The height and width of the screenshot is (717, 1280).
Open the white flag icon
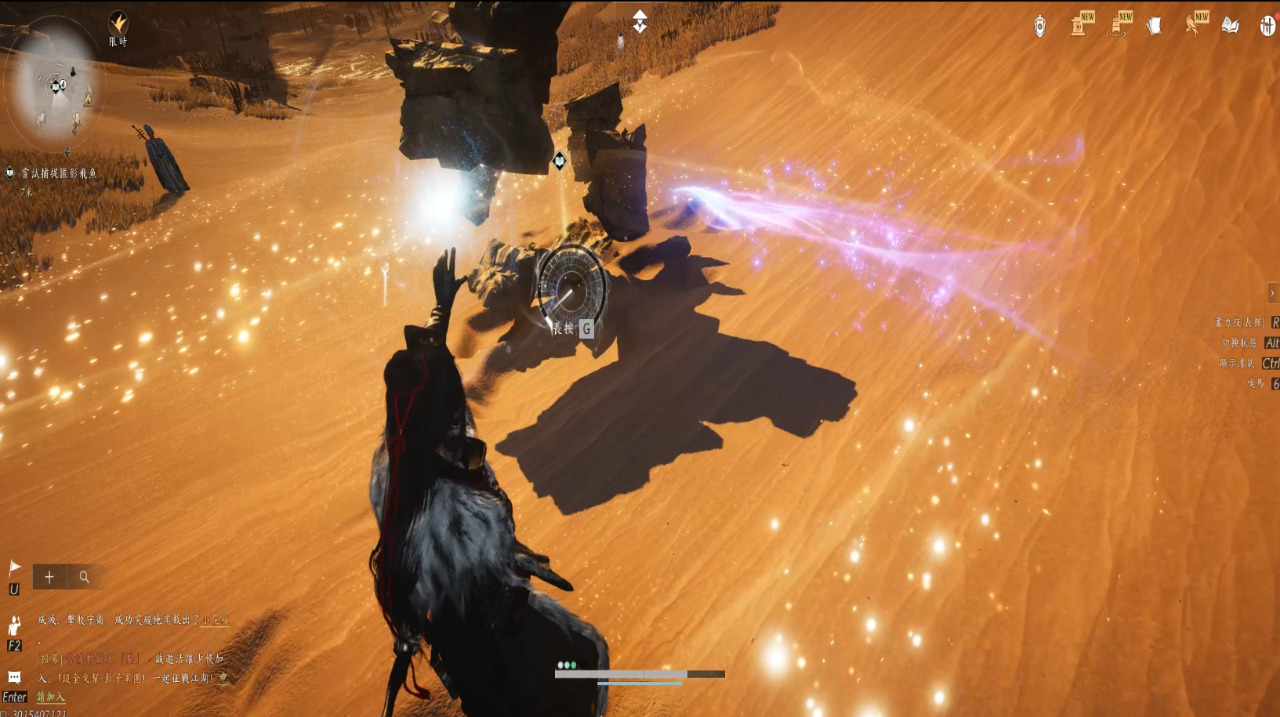point(14,568)
